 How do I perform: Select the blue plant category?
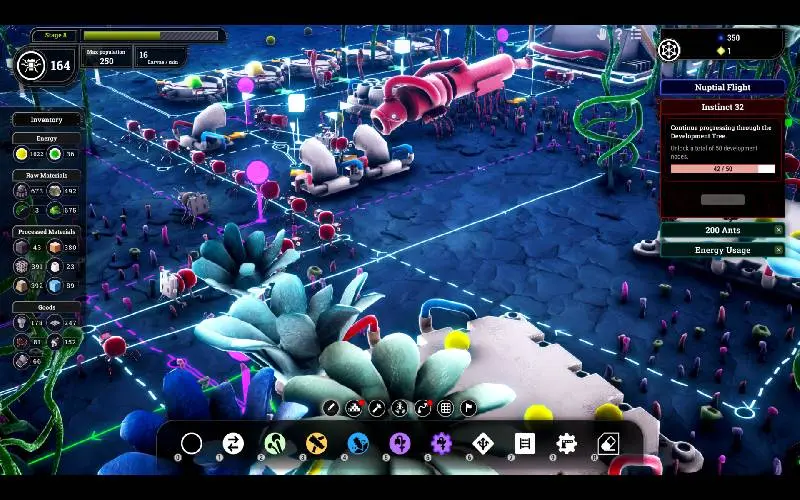point(359,443)
